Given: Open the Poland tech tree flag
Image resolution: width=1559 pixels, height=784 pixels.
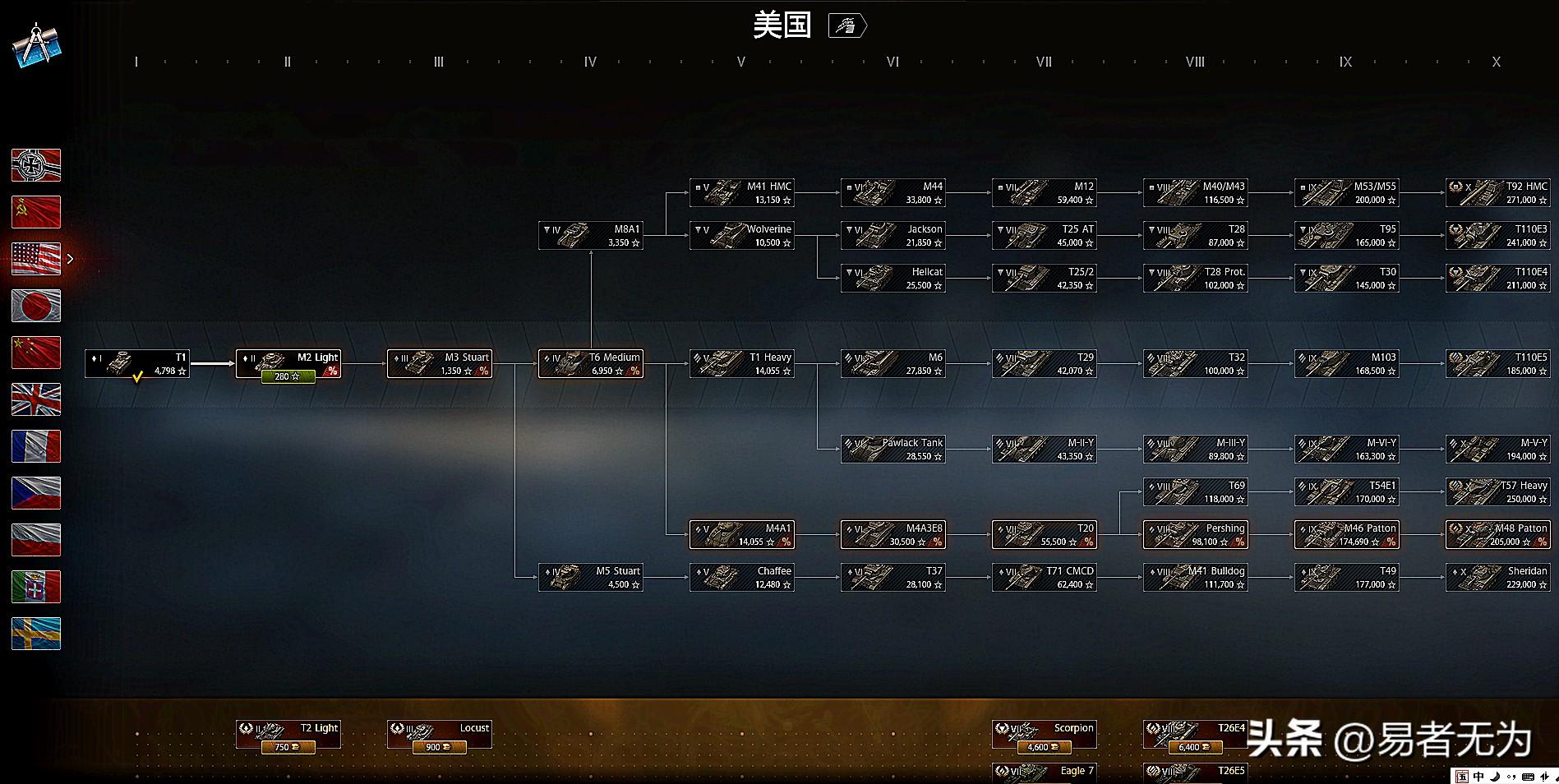Looking at the screenshot, I should 35,540.
